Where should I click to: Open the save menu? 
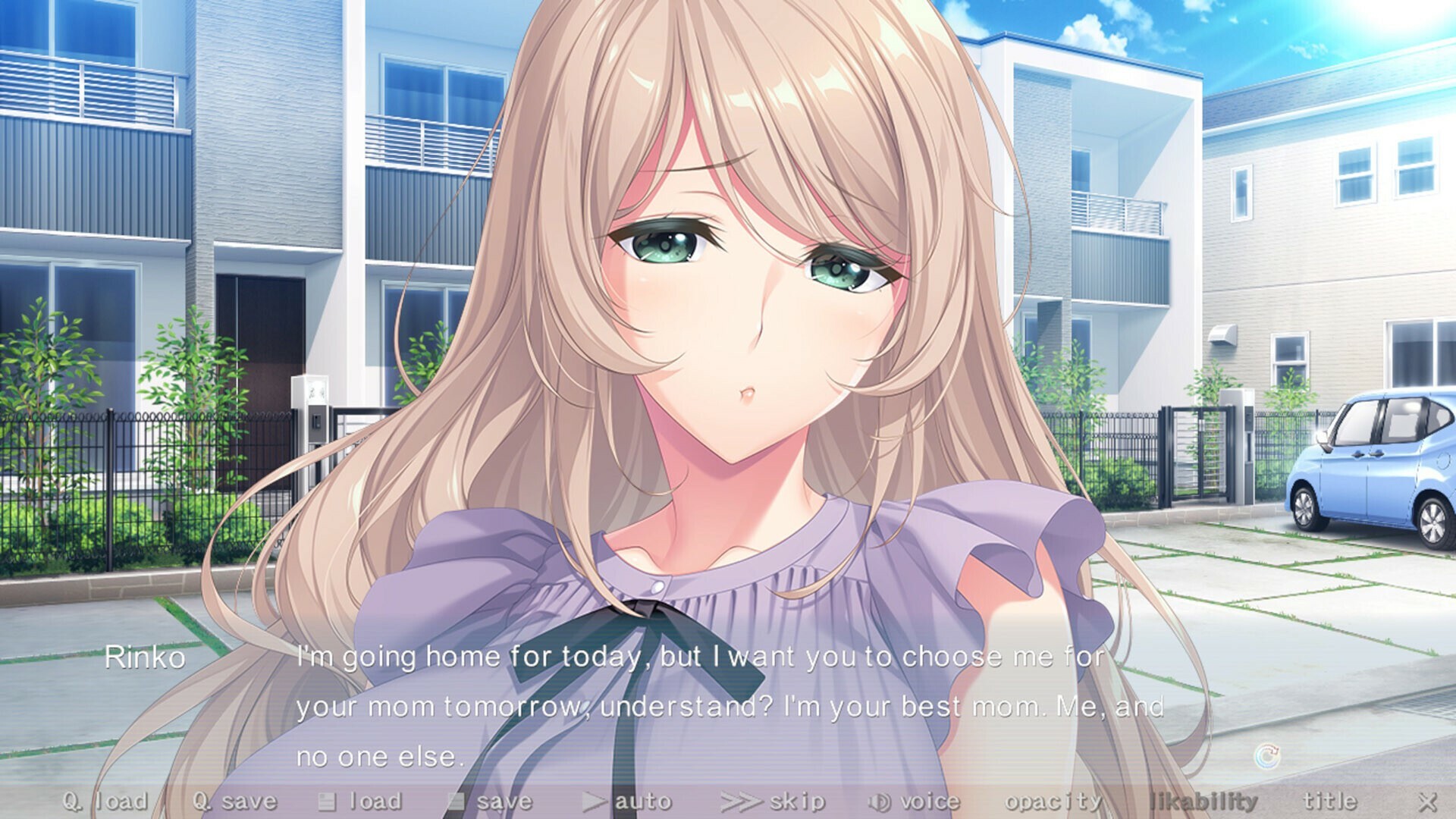[x=500, y=800]
